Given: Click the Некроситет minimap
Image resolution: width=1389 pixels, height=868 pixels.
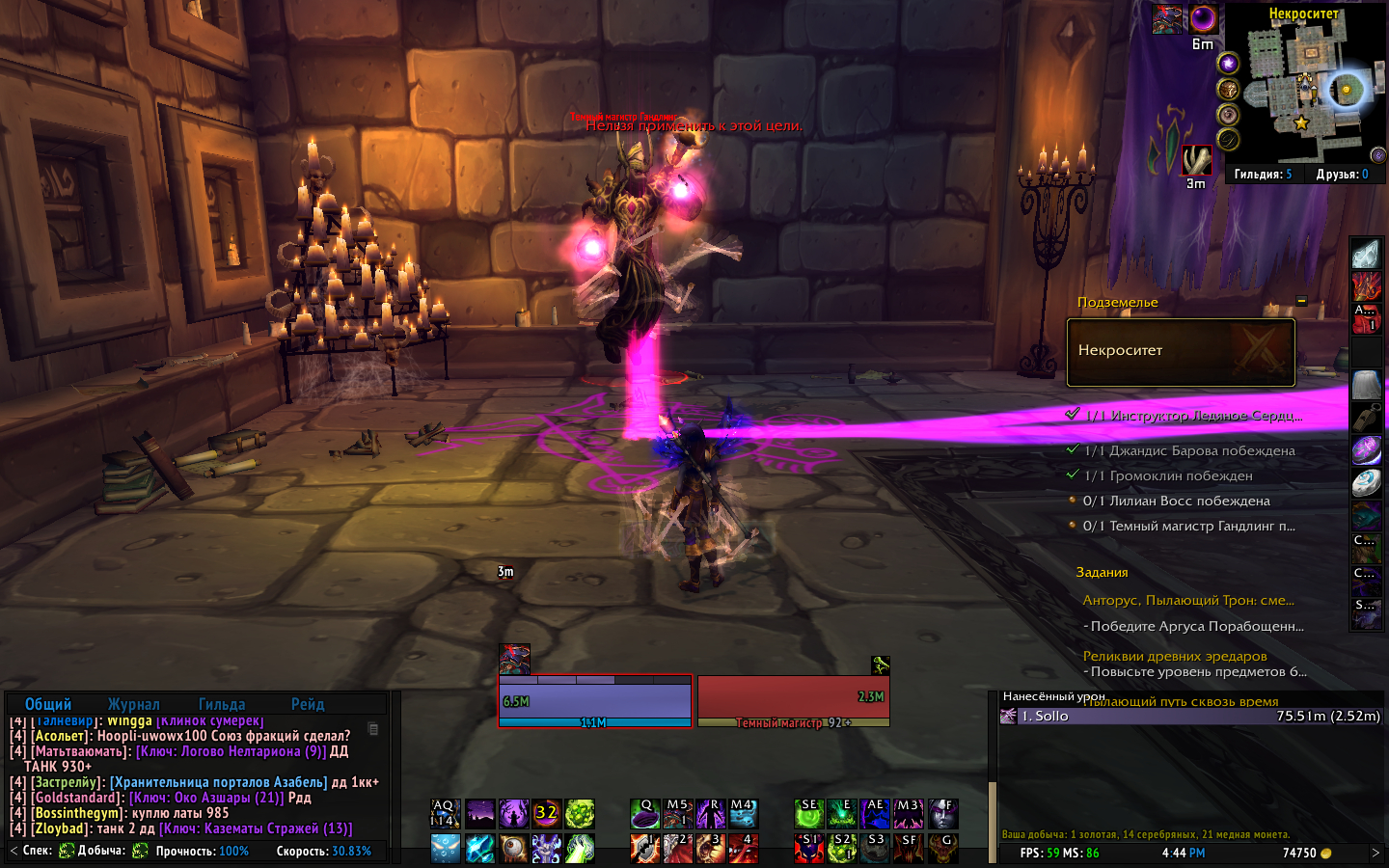Looking at the screenshot, I should 1307,92.
